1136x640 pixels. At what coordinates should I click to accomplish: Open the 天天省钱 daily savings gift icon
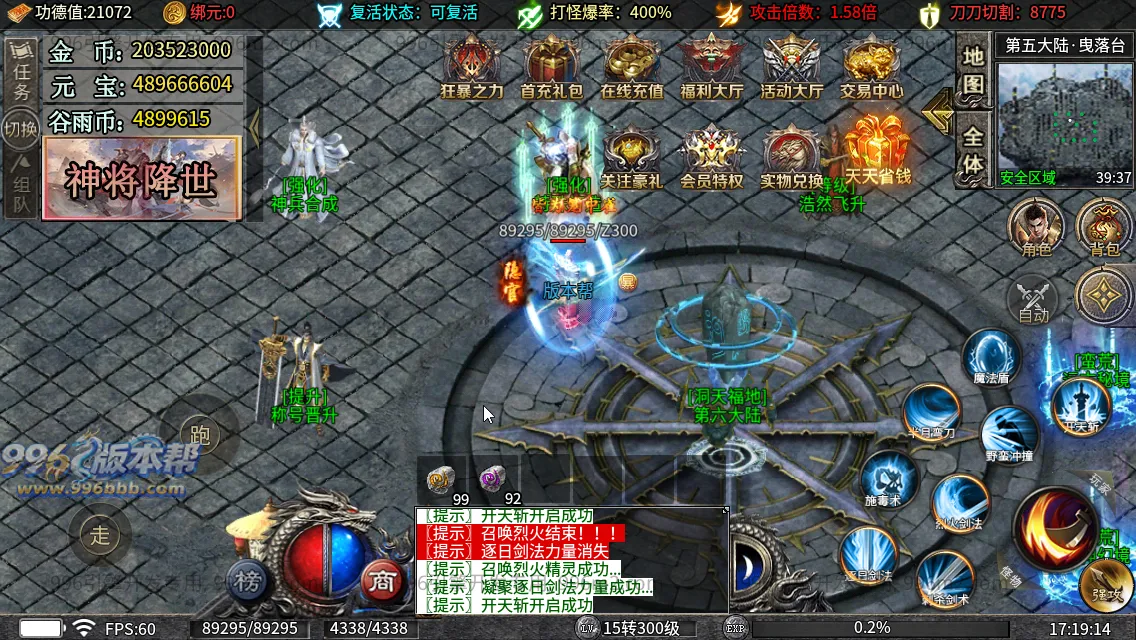877,150
